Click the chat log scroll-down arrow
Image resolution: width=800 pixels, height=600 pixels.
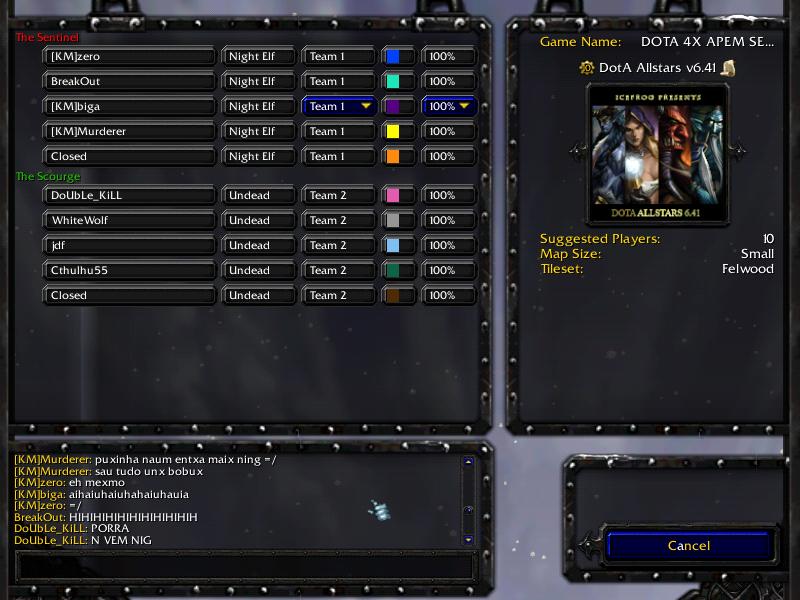468,539
